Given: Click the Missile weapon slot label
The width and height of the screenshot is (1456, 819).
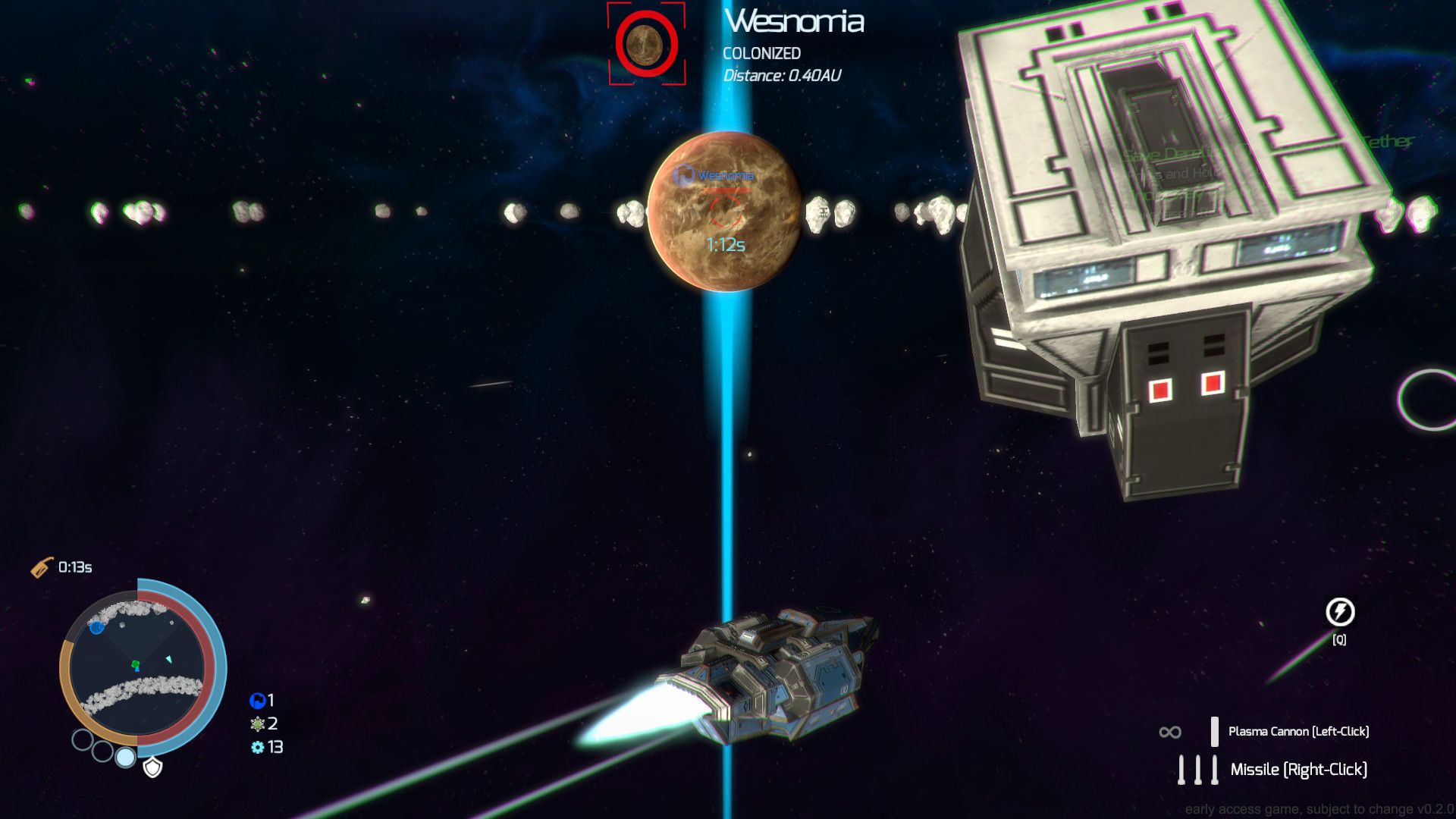Looking at the screenshot, I should 1300,769.
